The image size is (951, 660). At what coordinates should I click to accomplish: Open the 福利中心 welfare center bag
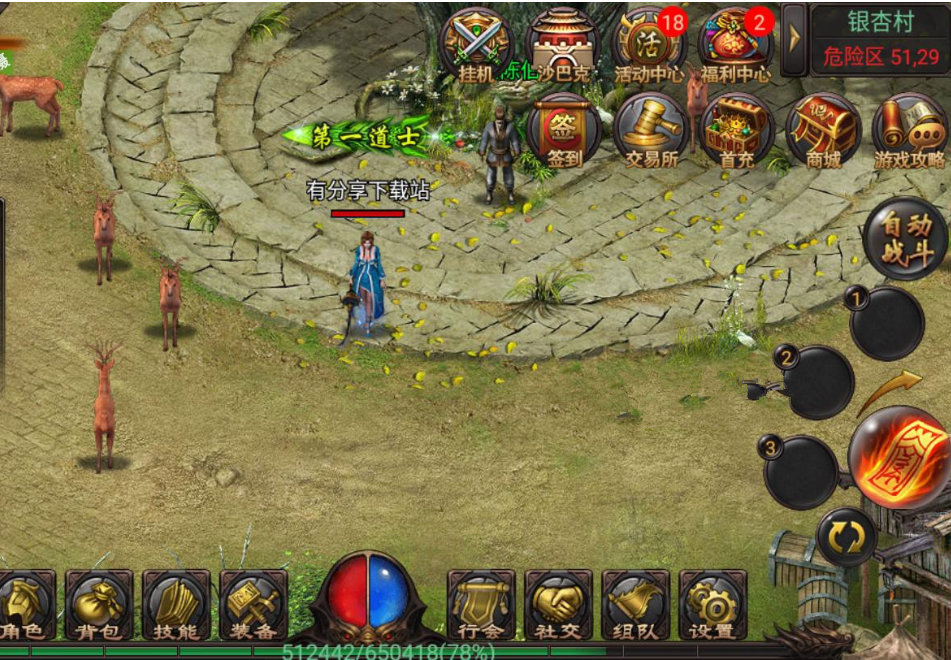pos(736,44)
